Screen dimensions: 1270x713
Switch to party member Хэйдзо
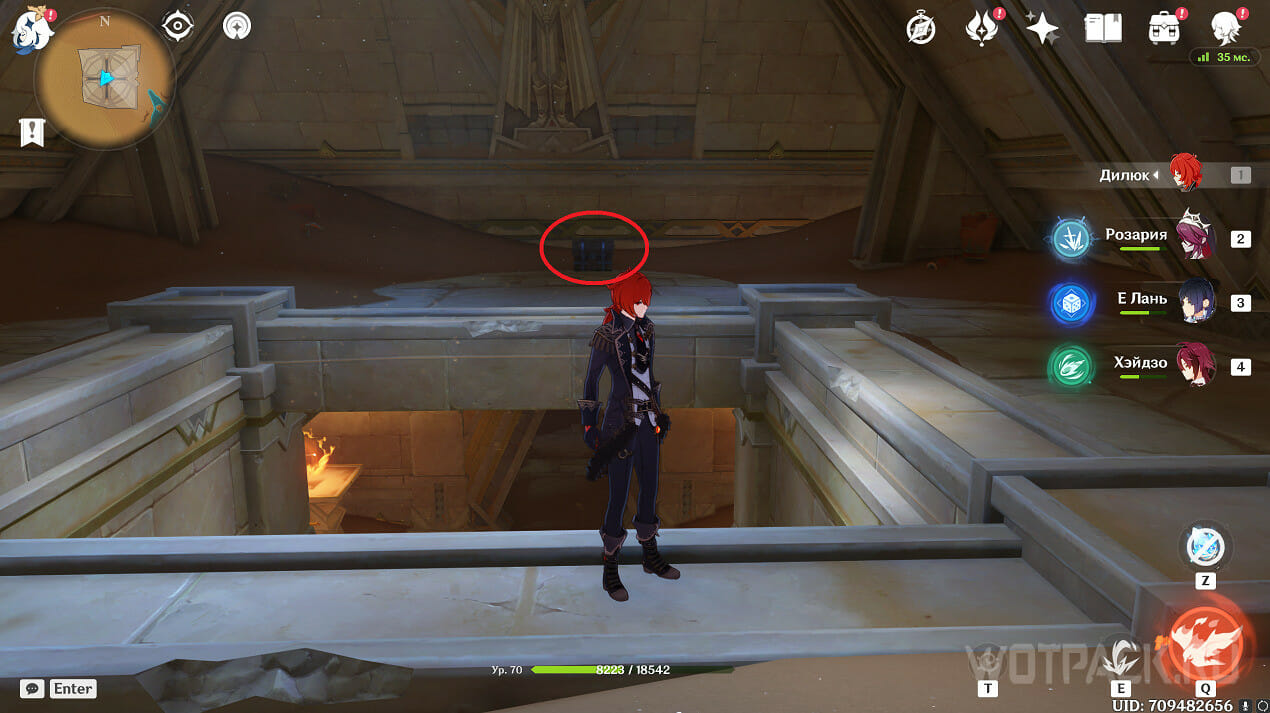coord(1196,365)
